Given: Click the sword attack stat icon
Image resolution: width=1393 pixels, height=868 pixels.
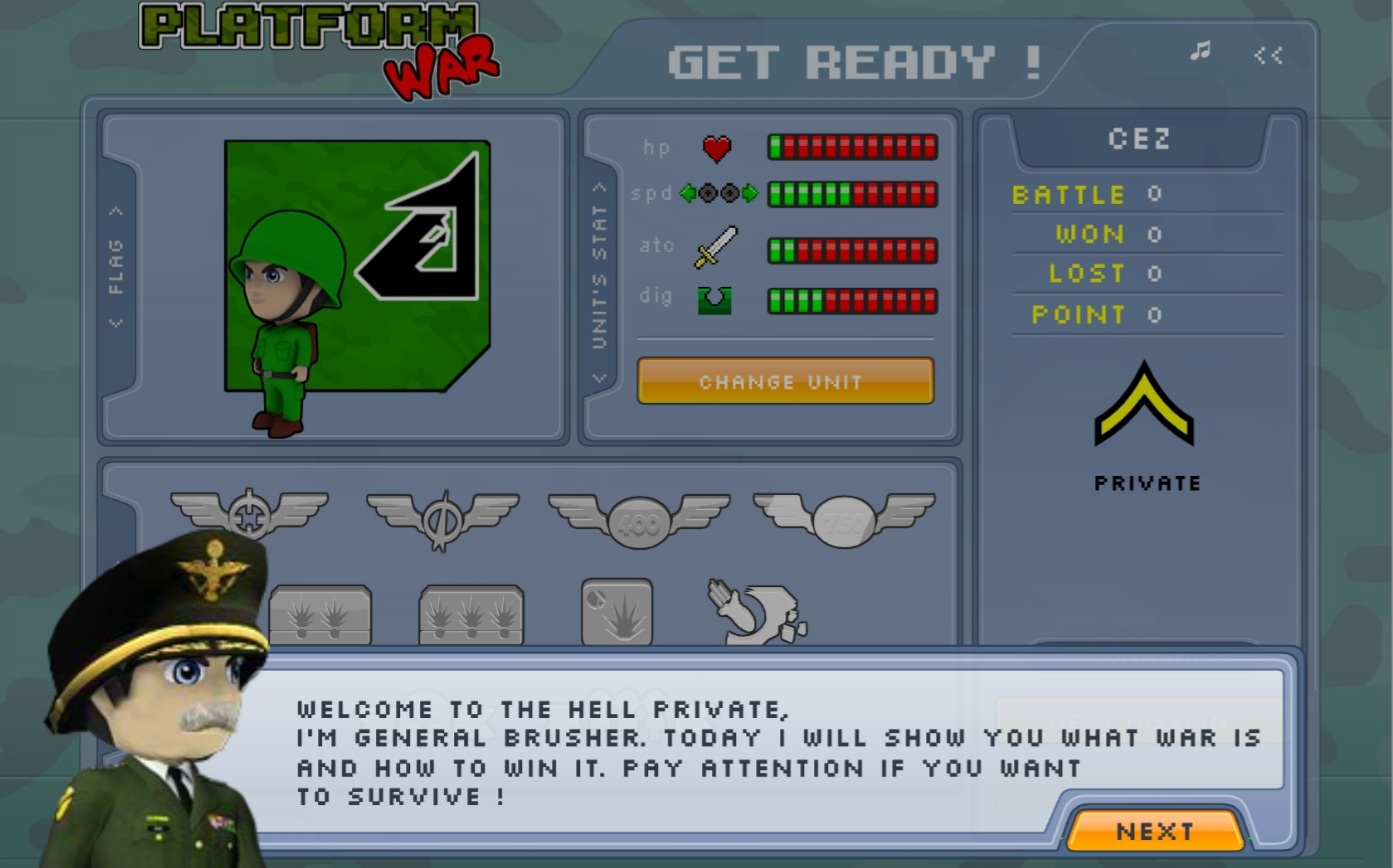Looking at the screenshot, I should [718, 245].
